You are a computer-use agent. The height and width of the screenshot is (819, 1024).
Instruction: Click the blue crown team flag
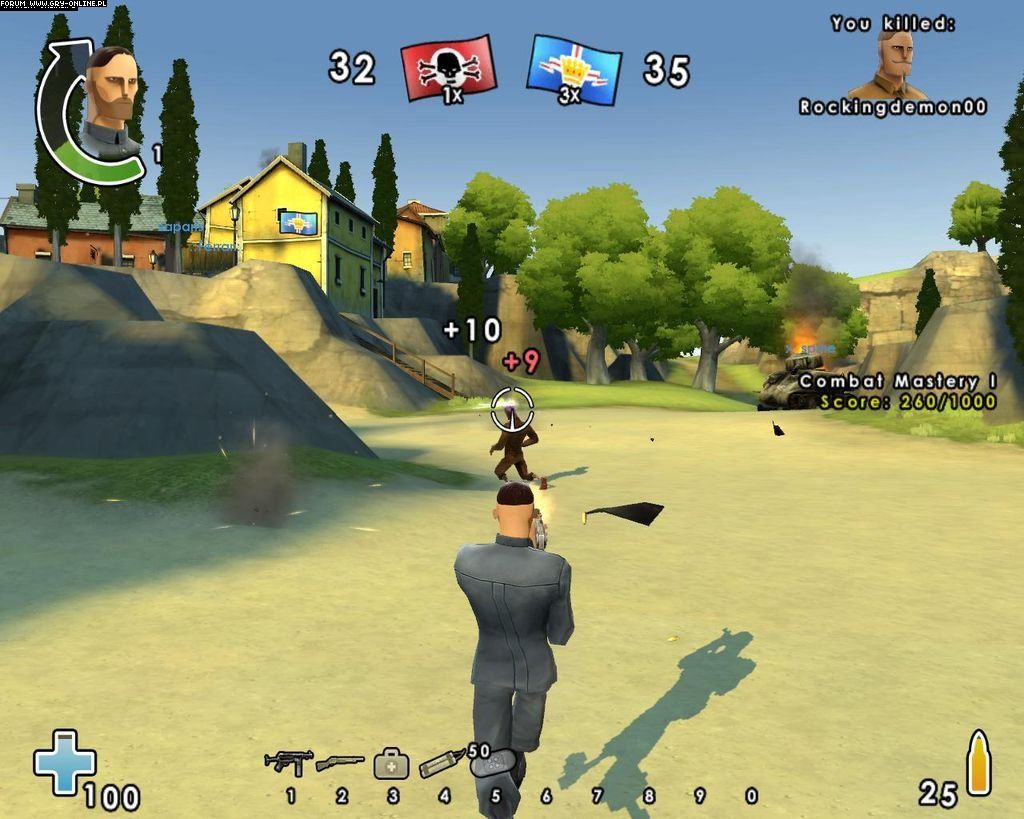[574, 69]
